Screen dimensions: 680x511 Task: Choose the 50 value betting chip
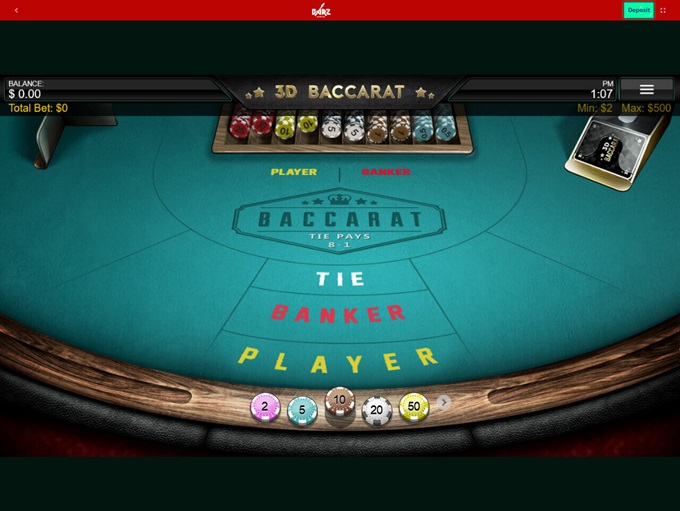[x=414, y=406]
